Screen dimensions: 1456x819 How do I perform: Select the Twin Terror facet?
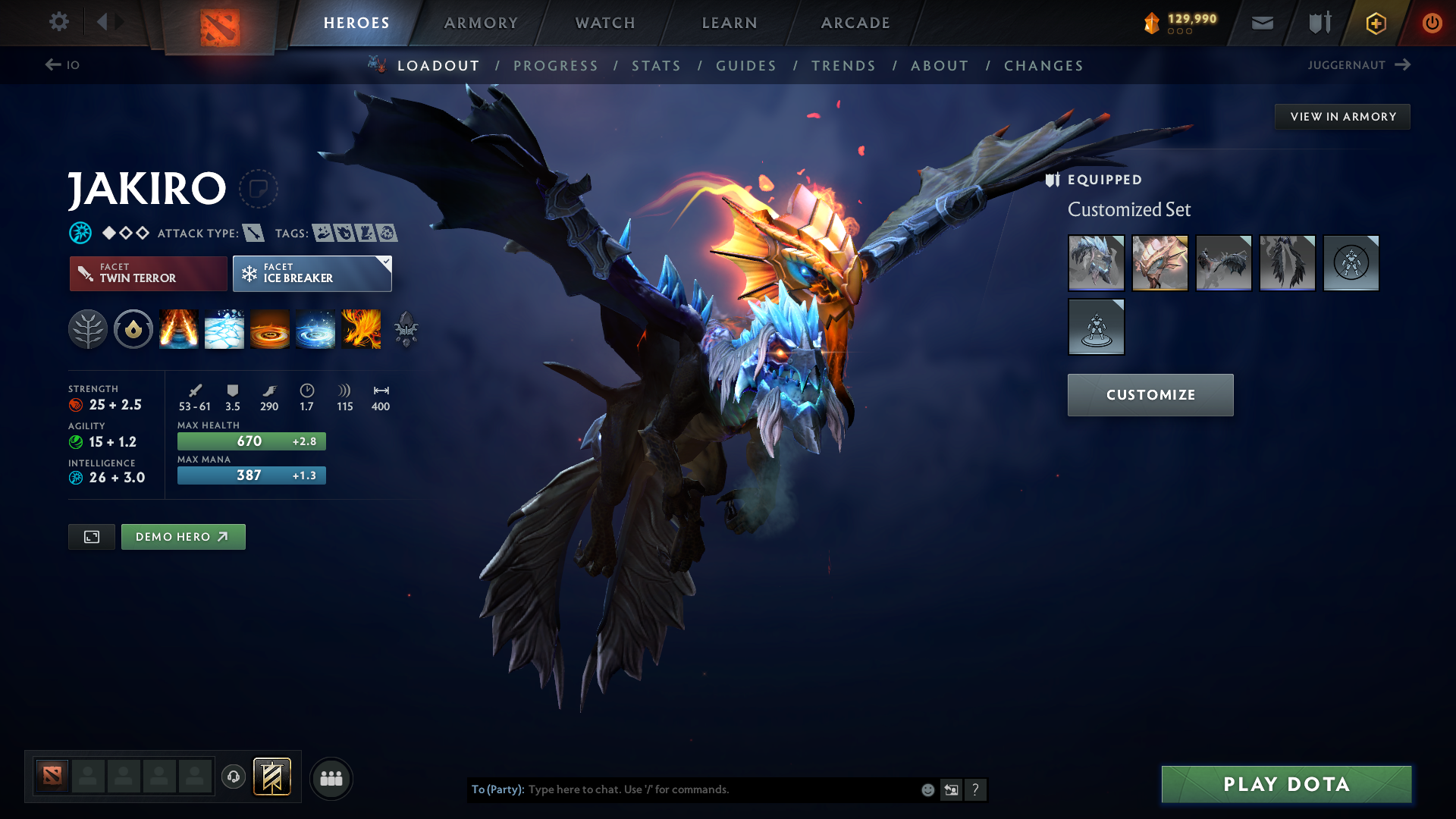click(x=148, y=273)
